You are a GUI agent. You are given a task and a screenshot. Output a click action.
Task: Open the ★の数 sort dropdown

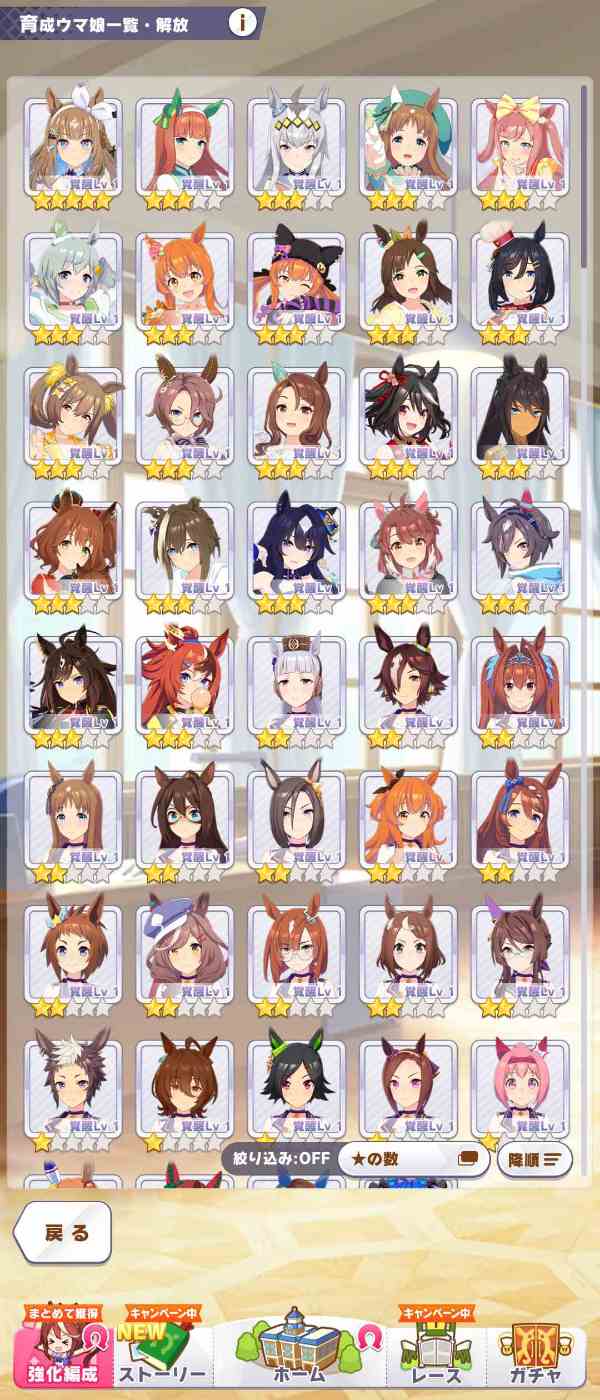(x=412, y=1159)
